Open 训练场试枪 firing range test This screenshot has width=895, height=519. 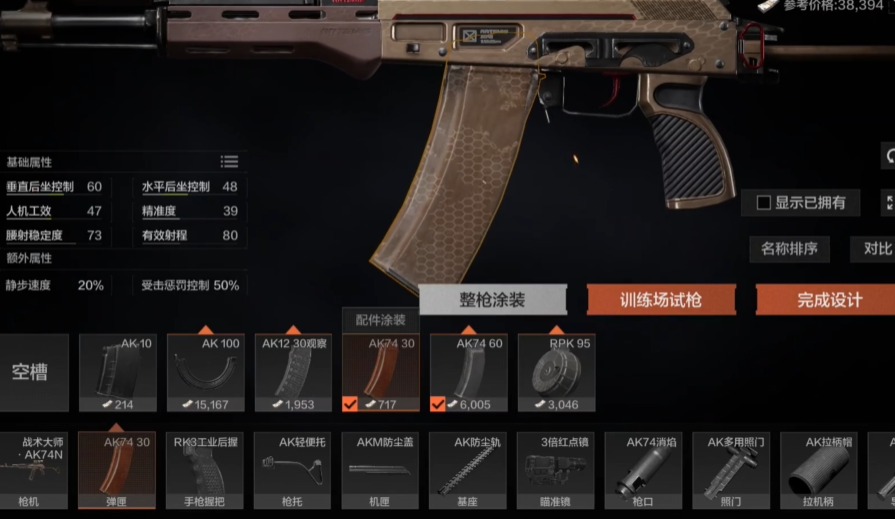661,300
